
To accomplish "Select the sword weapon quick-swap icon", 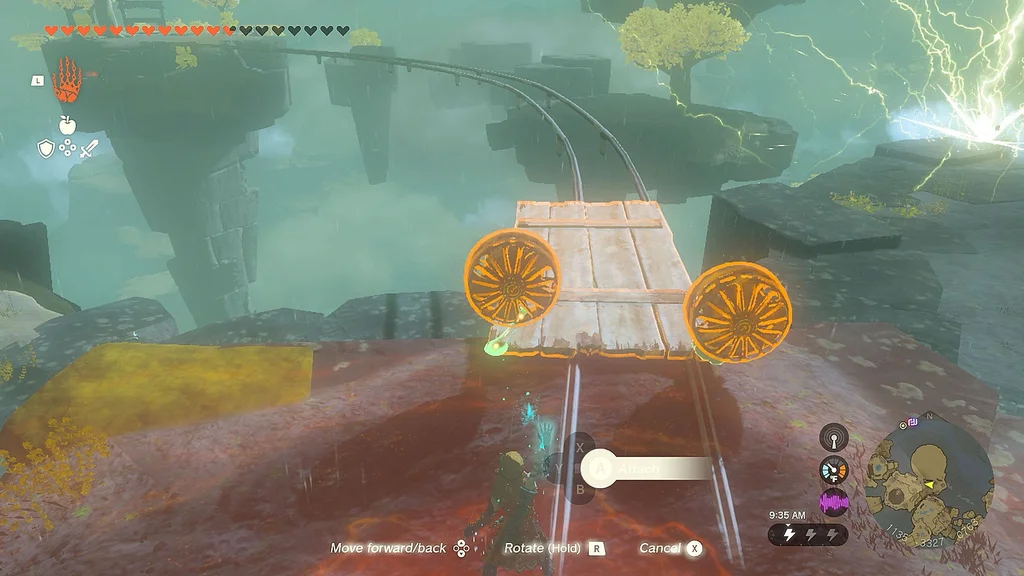I will tap(89, 148).
